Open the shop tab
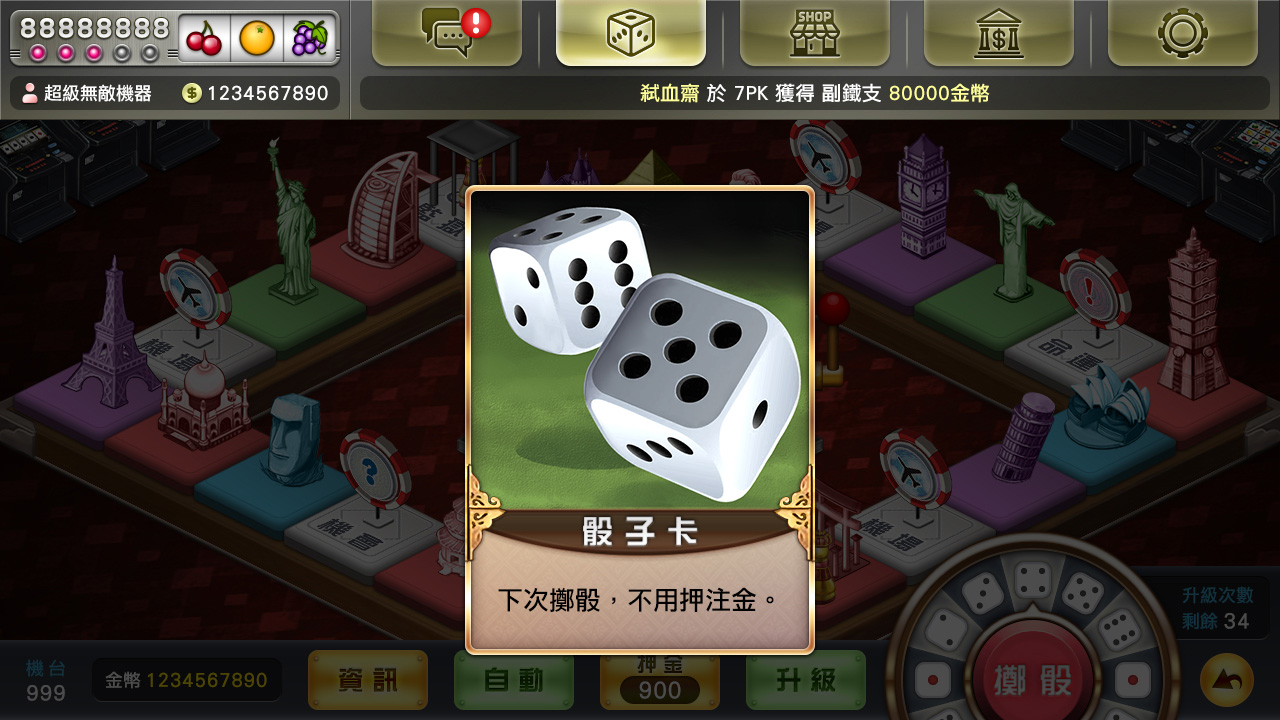1280x720 pixels. tap(814, 33)
